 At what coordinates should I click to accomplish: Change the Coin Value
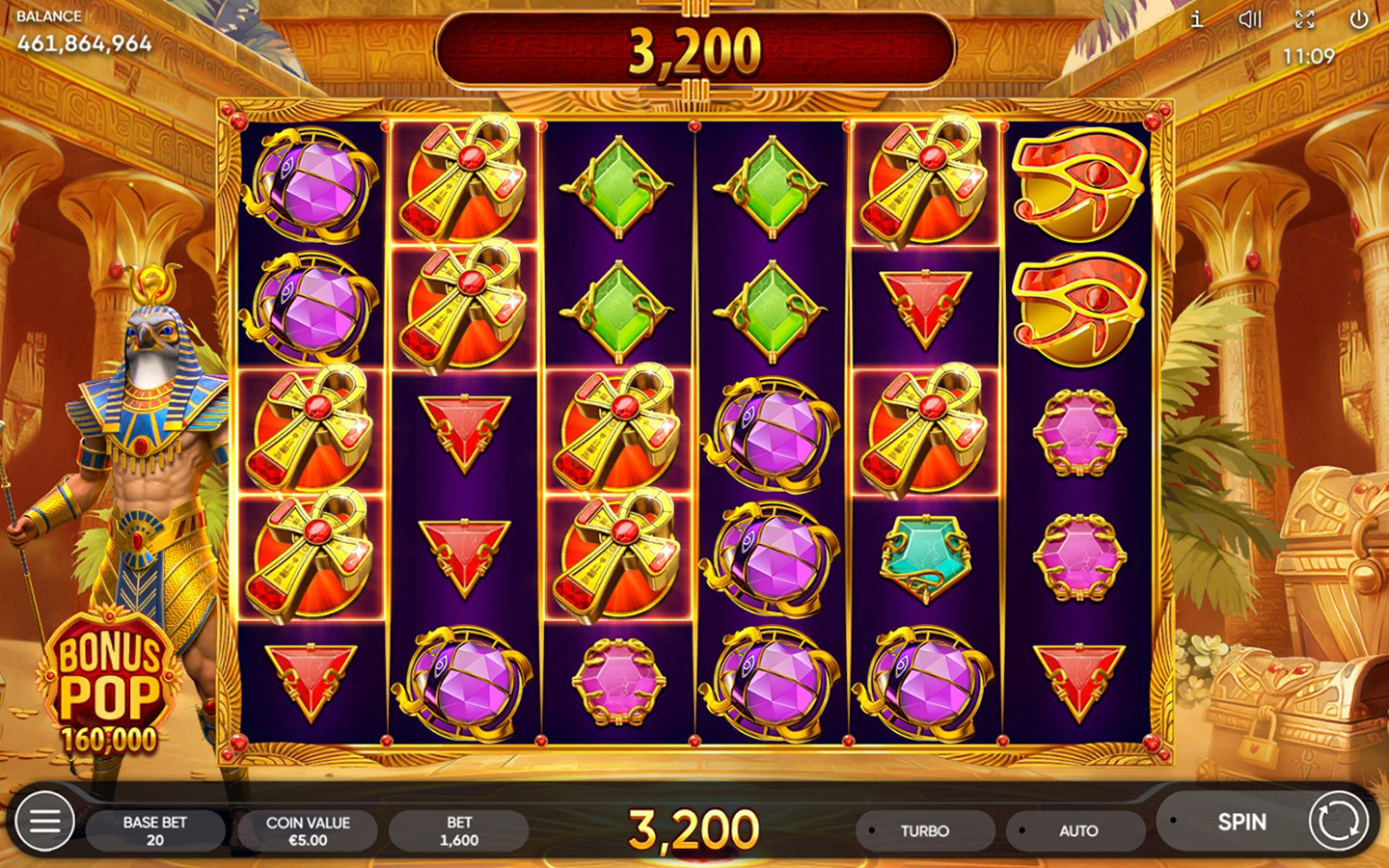[x=308, y=830]
